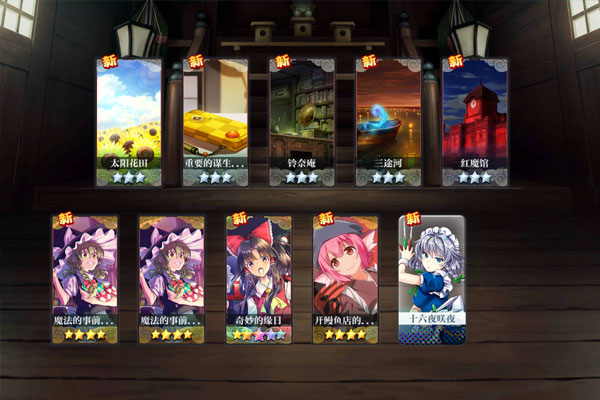Viewport: 600px width, 400px height.
Task: View the 三途河 river boat card
Action: pyautogui.click(x=388, y=122)
